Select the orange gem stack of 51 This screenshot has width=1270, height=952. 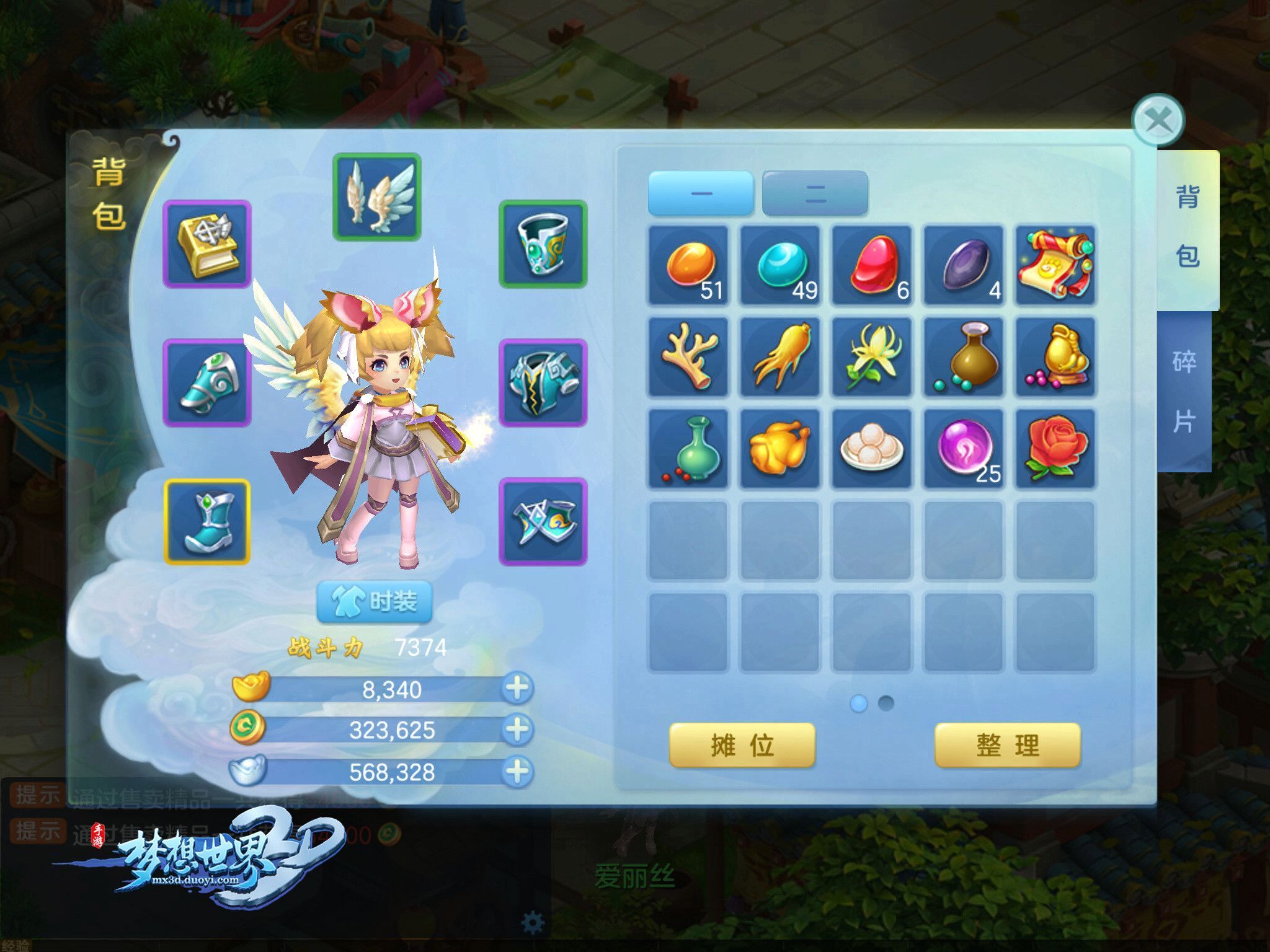[x=688, y=266]
